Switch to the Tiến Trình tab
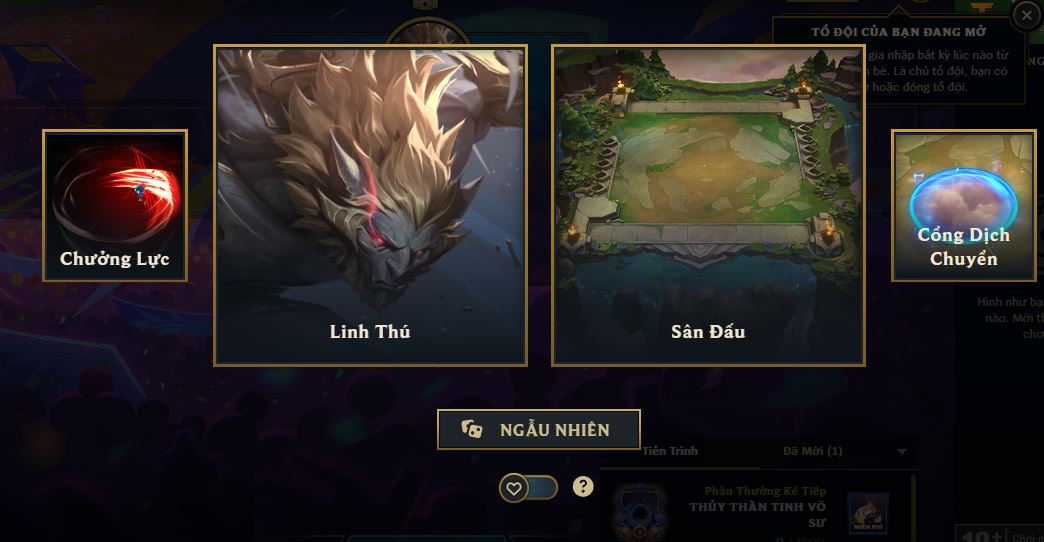 click(671, 451)
